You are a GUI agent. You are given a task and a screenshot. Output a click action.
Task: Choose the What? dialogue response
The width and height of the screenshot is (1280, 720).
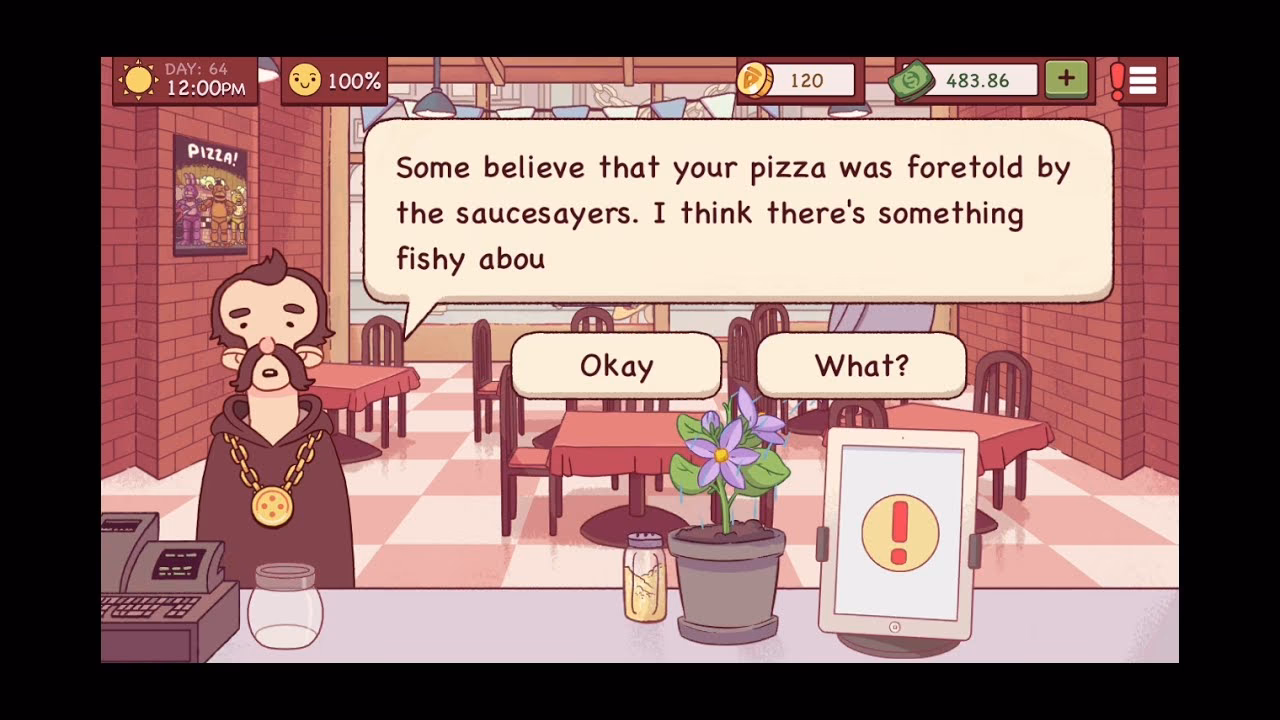(x=860, y=366)
